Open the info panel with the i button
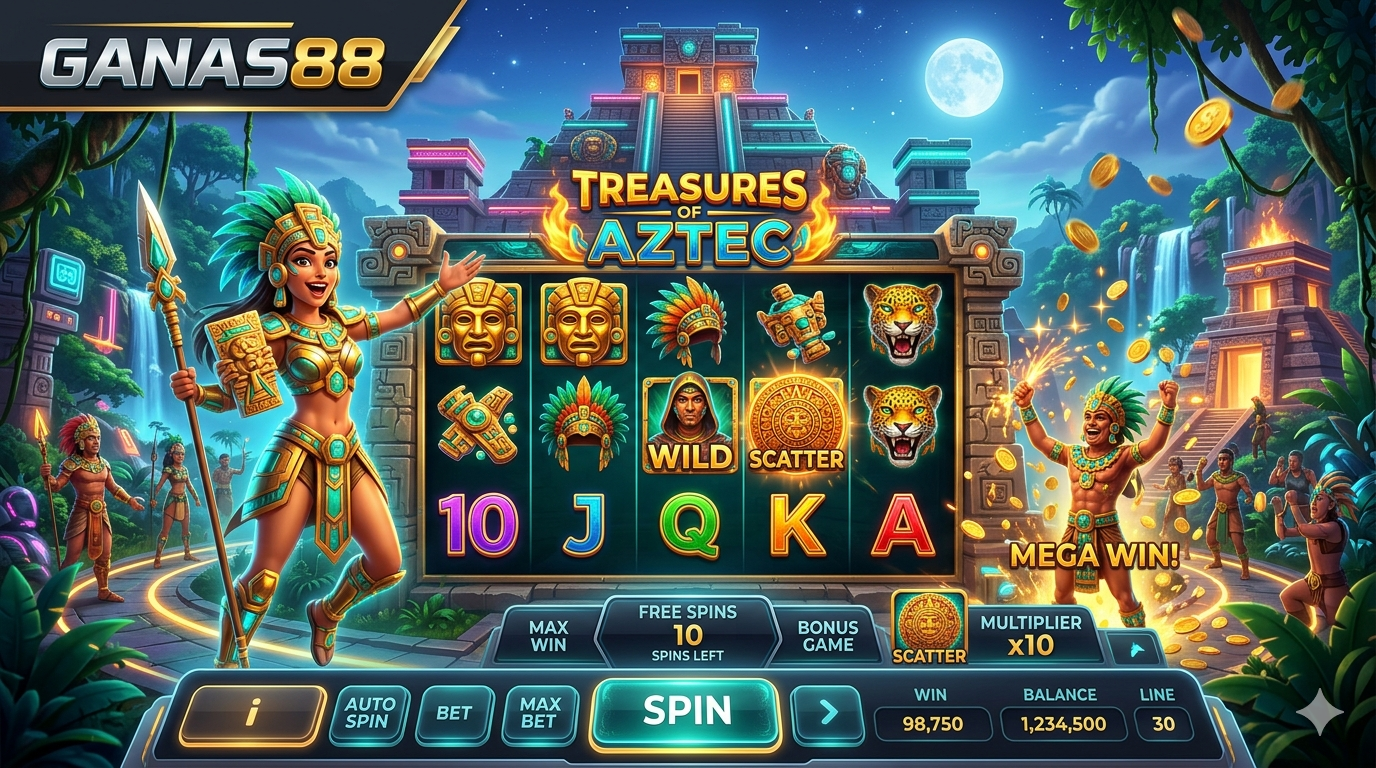Screen dimensions: 1376x768 tap(253, 714)
